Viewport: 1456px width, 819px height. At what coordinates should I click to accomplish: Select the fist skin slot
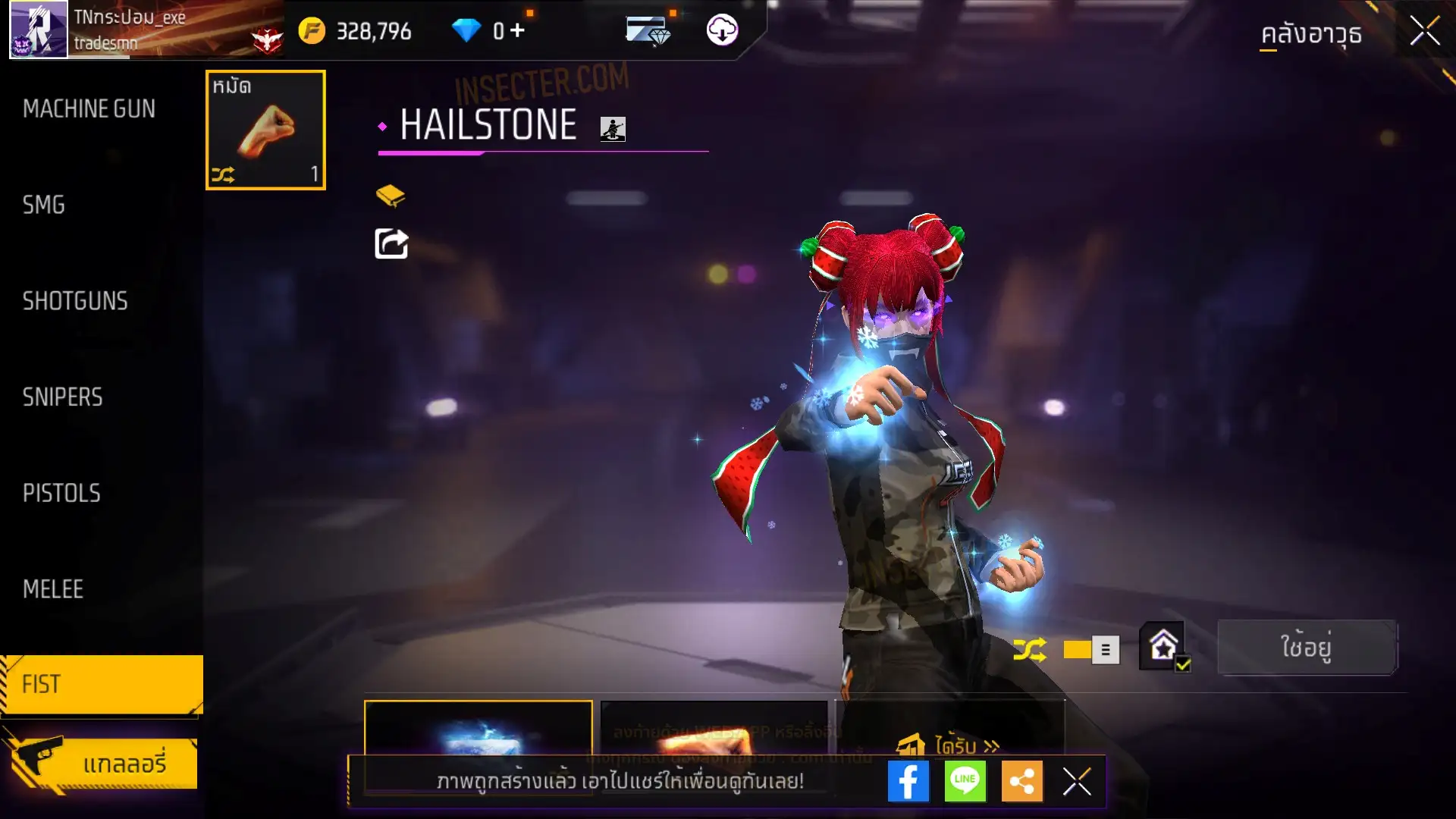pos(265,130)
